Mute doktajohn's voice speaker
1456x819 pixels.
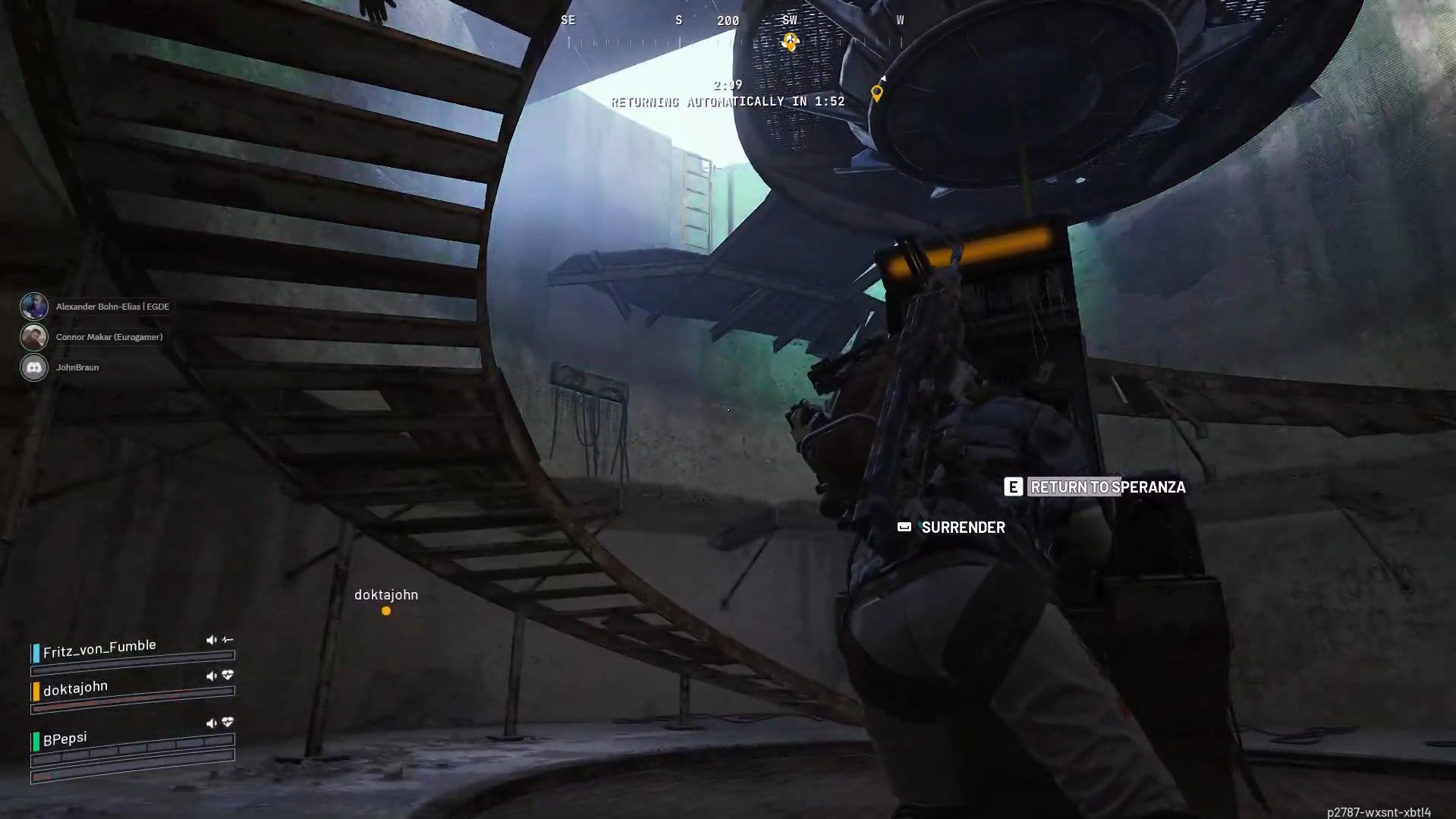(211, 675)
